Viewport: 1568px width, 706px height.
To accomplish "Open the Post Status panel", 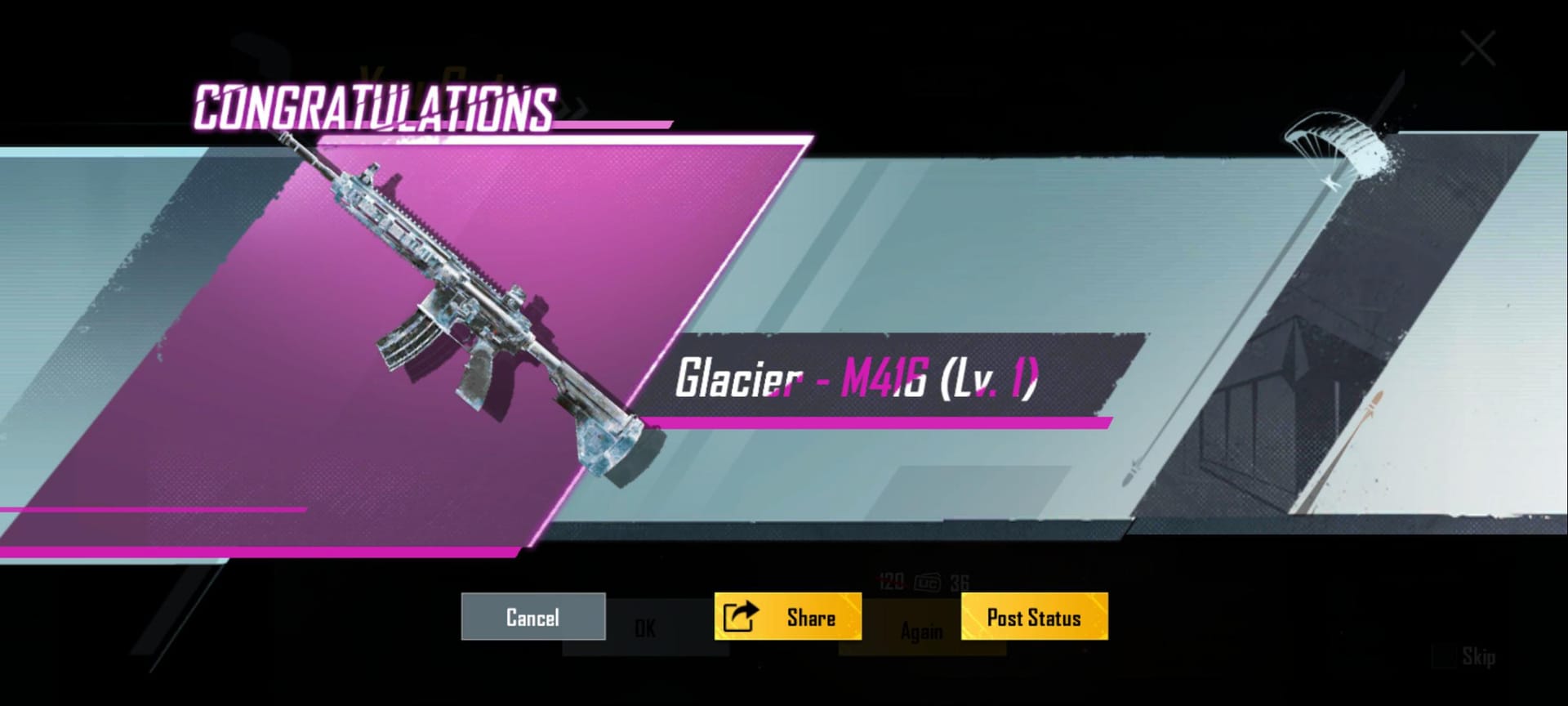I will (x=1033, y=617).
